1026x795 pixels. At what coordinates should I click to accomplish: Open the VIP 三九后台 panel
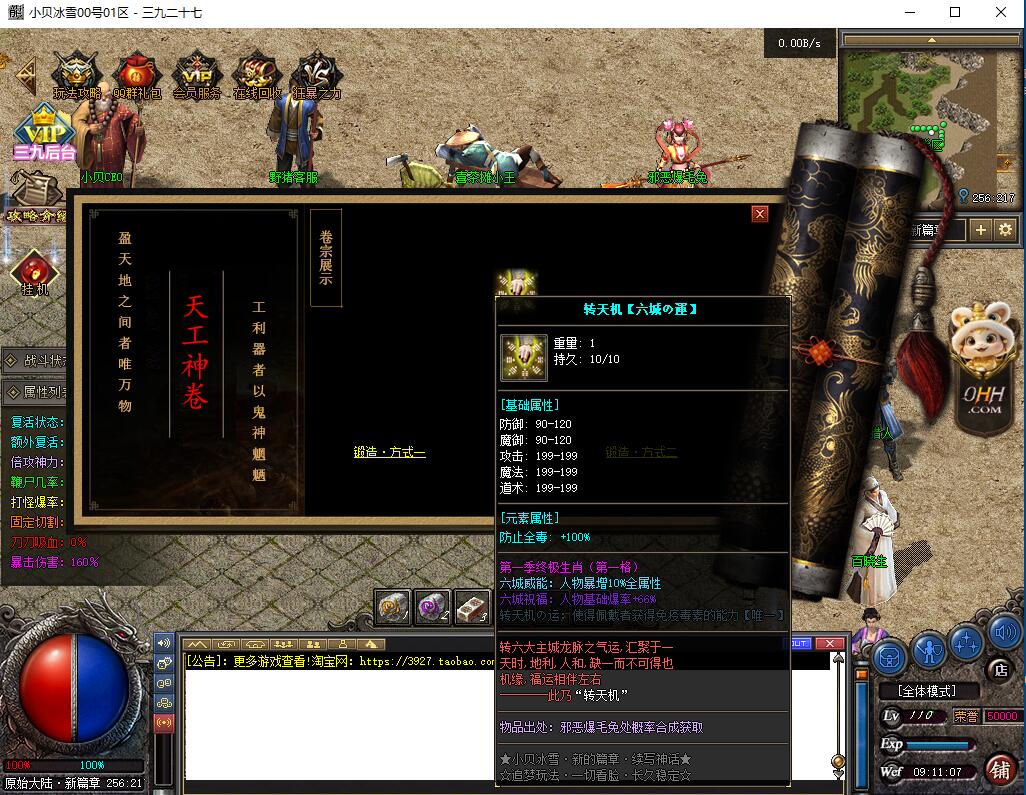tap(44, 135)
